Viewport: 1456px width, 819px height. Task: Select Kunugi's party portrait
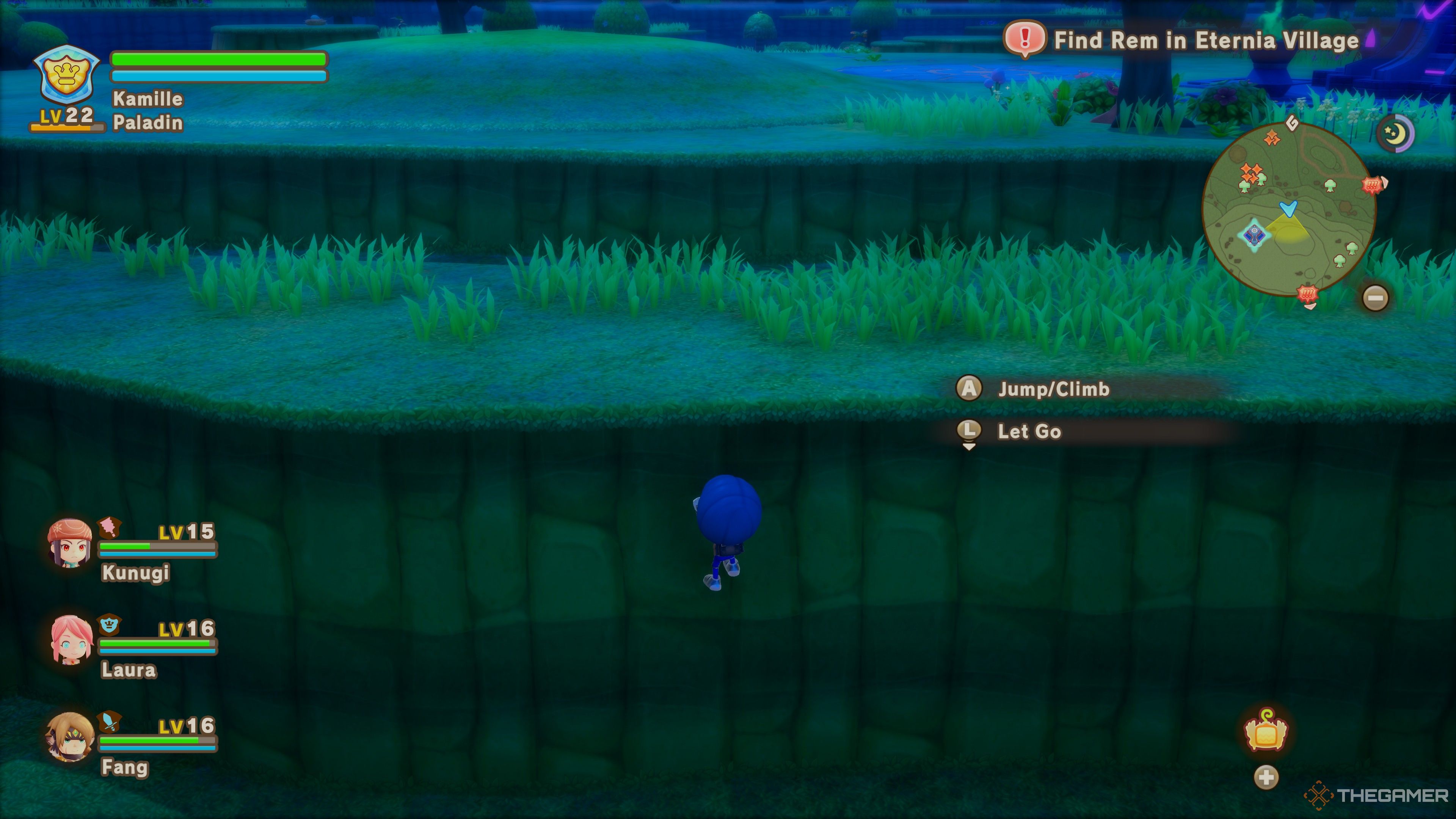point(70,543)
